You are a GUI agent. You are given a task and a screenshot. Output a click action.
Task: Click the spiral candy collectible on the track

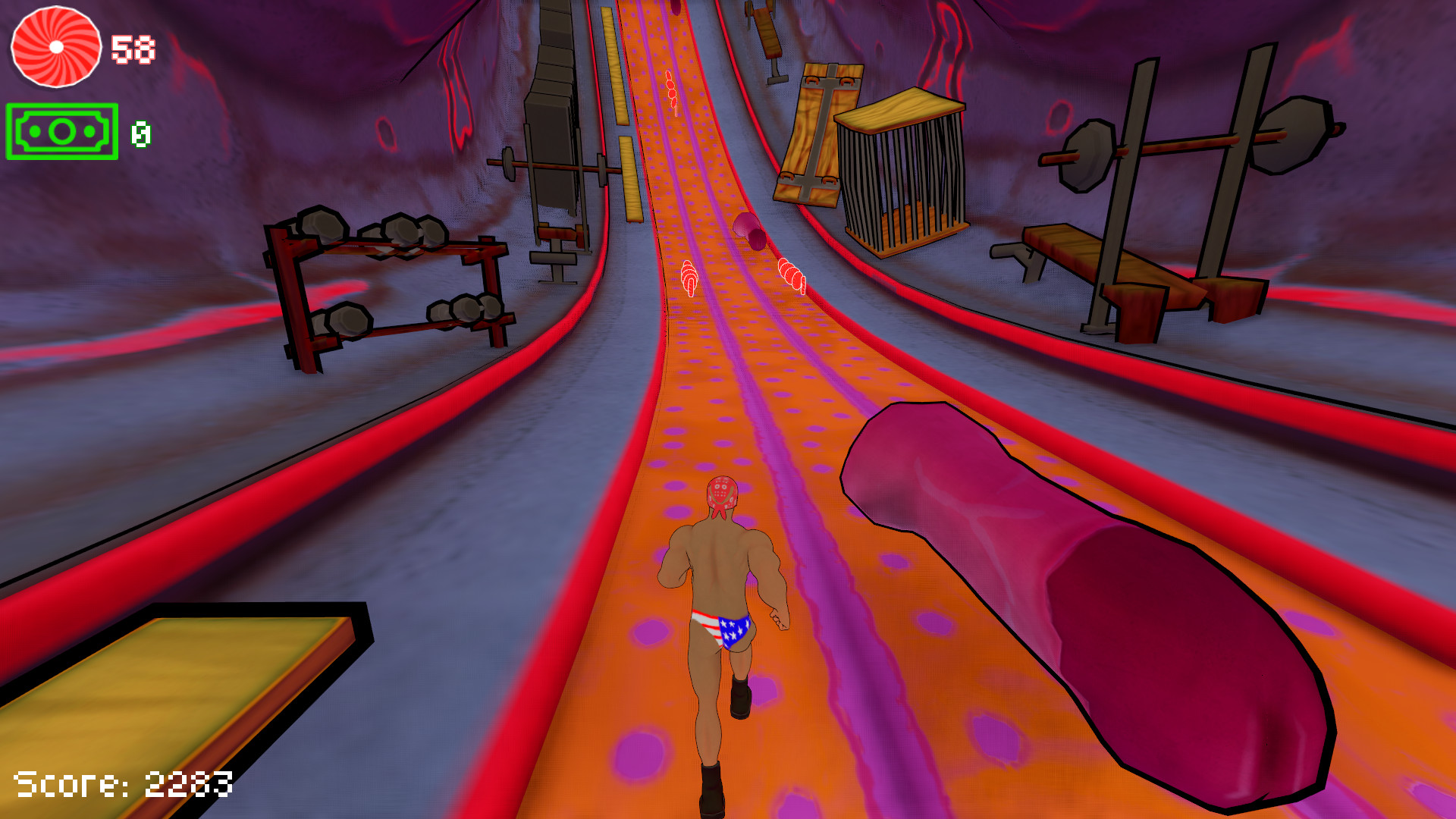(689, 277)
